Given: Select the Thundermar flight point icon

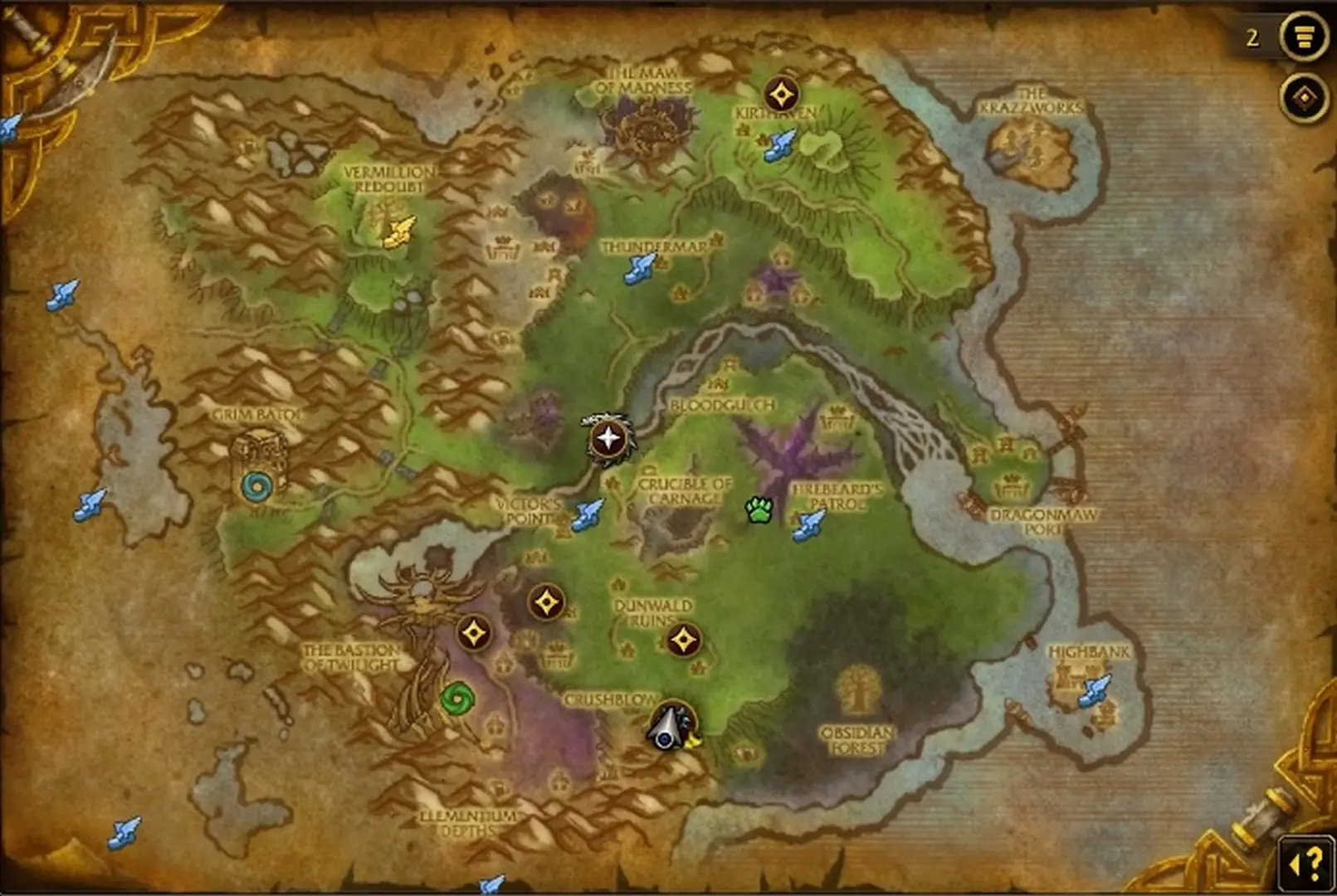Looking at the screenshot, I should coord(639,269).
